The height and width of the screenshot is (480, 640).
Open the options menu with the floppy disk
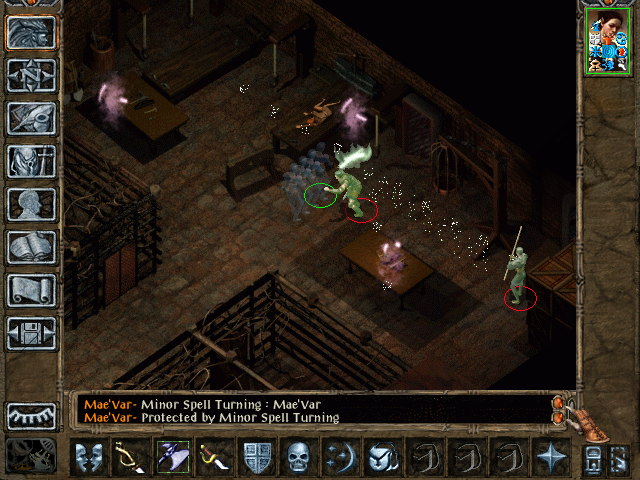tap(31, 333)
